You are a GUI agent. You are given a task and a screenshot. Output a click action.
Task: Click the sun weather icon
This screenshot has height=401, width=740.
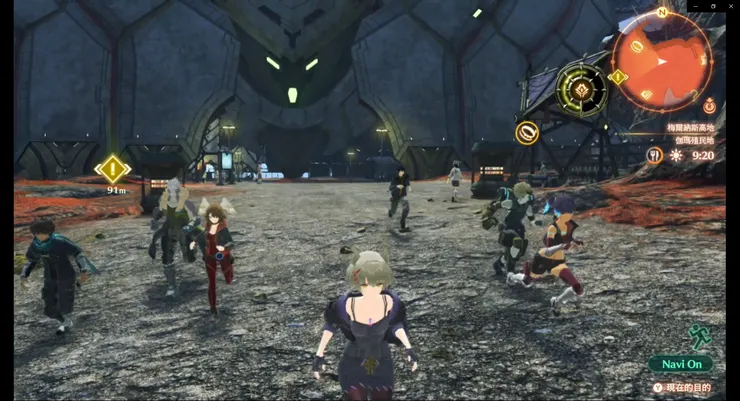click(677, 155)
